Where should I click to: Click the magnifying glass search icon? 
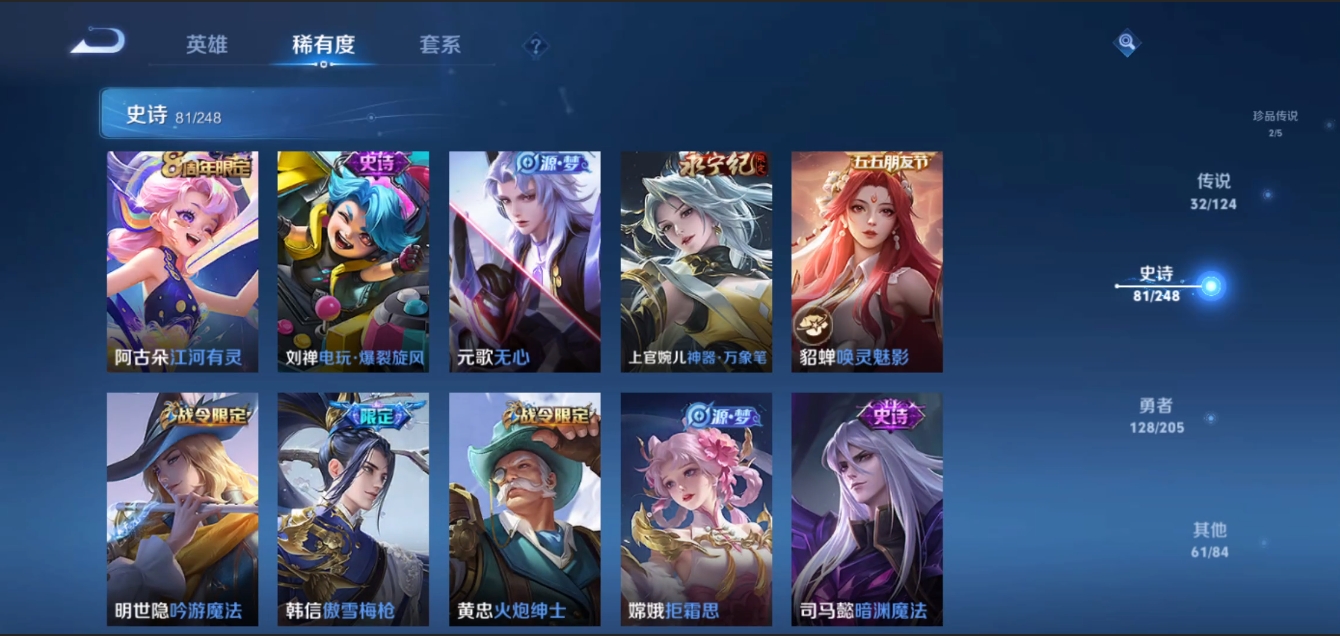coord(1127,43)
